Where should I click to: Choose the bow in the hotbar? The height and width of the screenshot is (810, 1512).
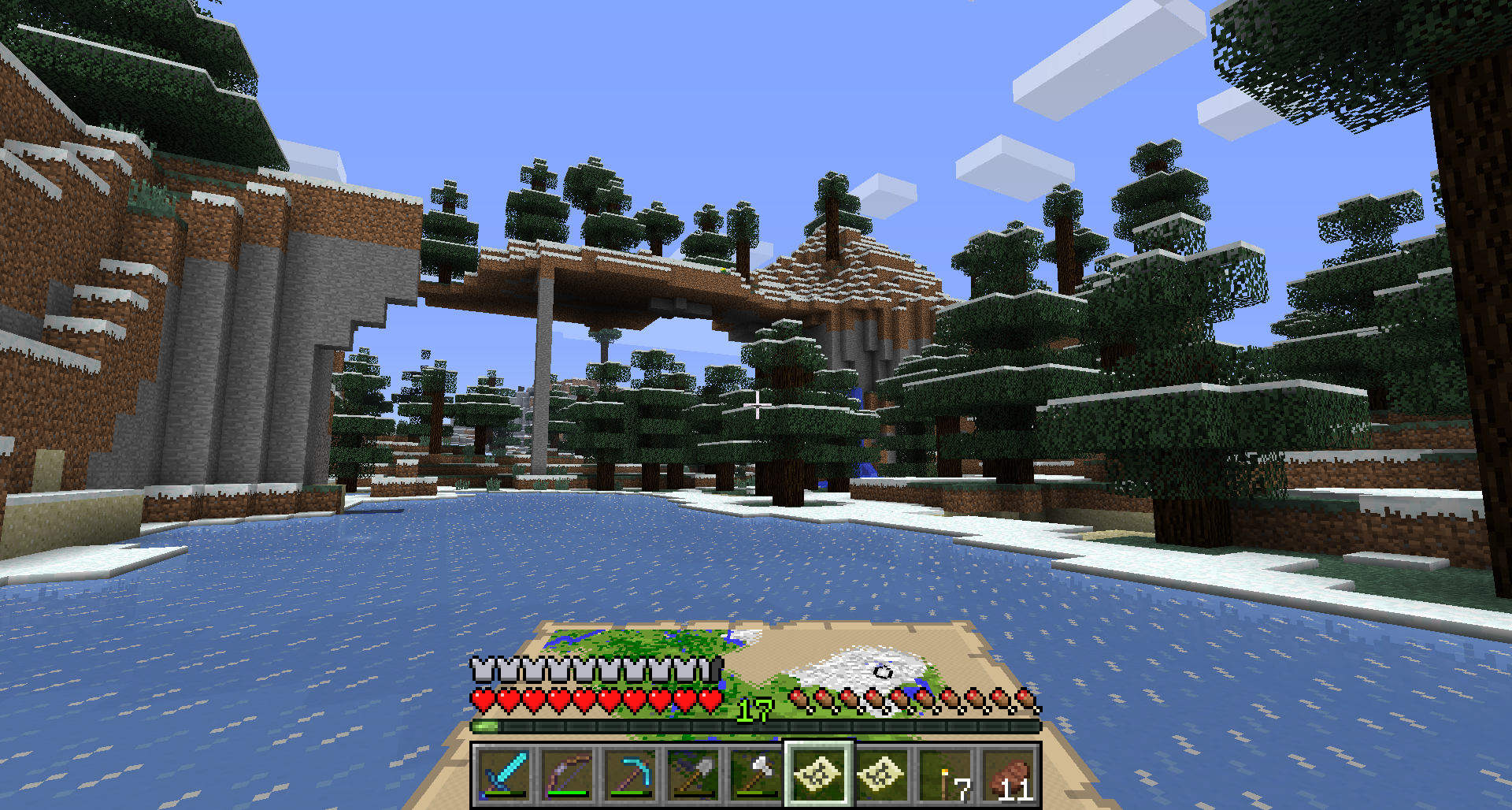[567, 775]
